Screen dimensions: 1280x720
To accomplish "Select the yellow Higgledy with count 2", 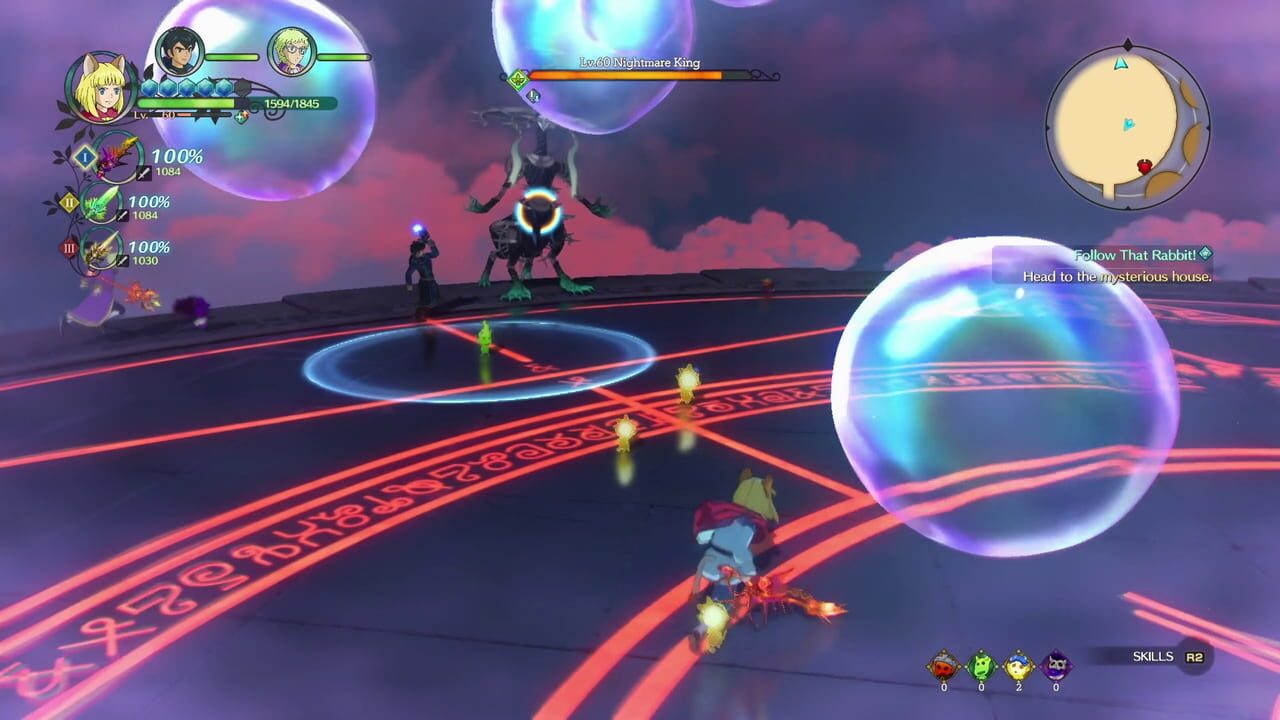I will (x=1017, y=665).
